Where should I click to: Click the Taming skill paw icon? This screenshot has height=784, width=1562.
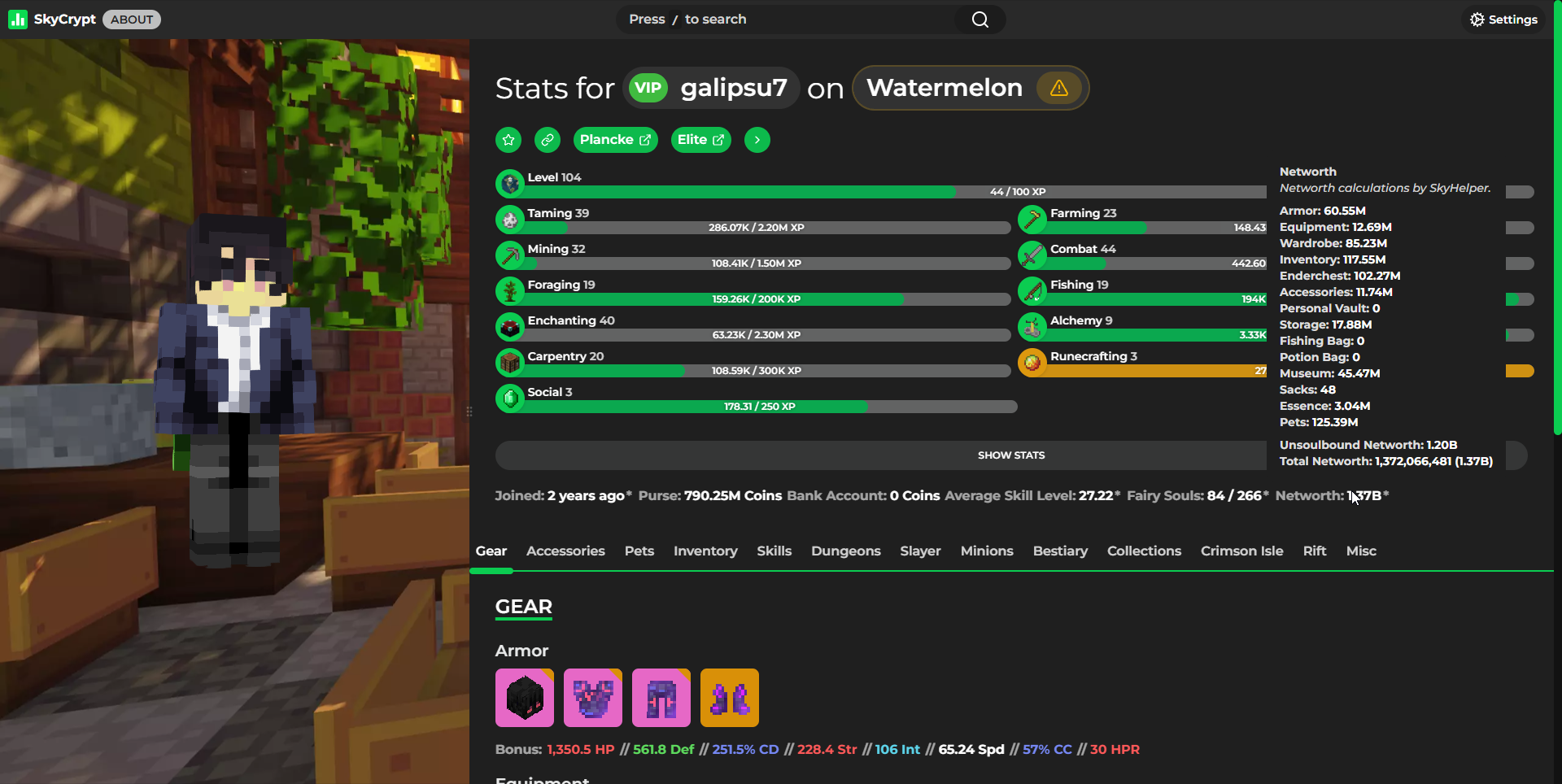pyautogui.click(x=510, y=219)
